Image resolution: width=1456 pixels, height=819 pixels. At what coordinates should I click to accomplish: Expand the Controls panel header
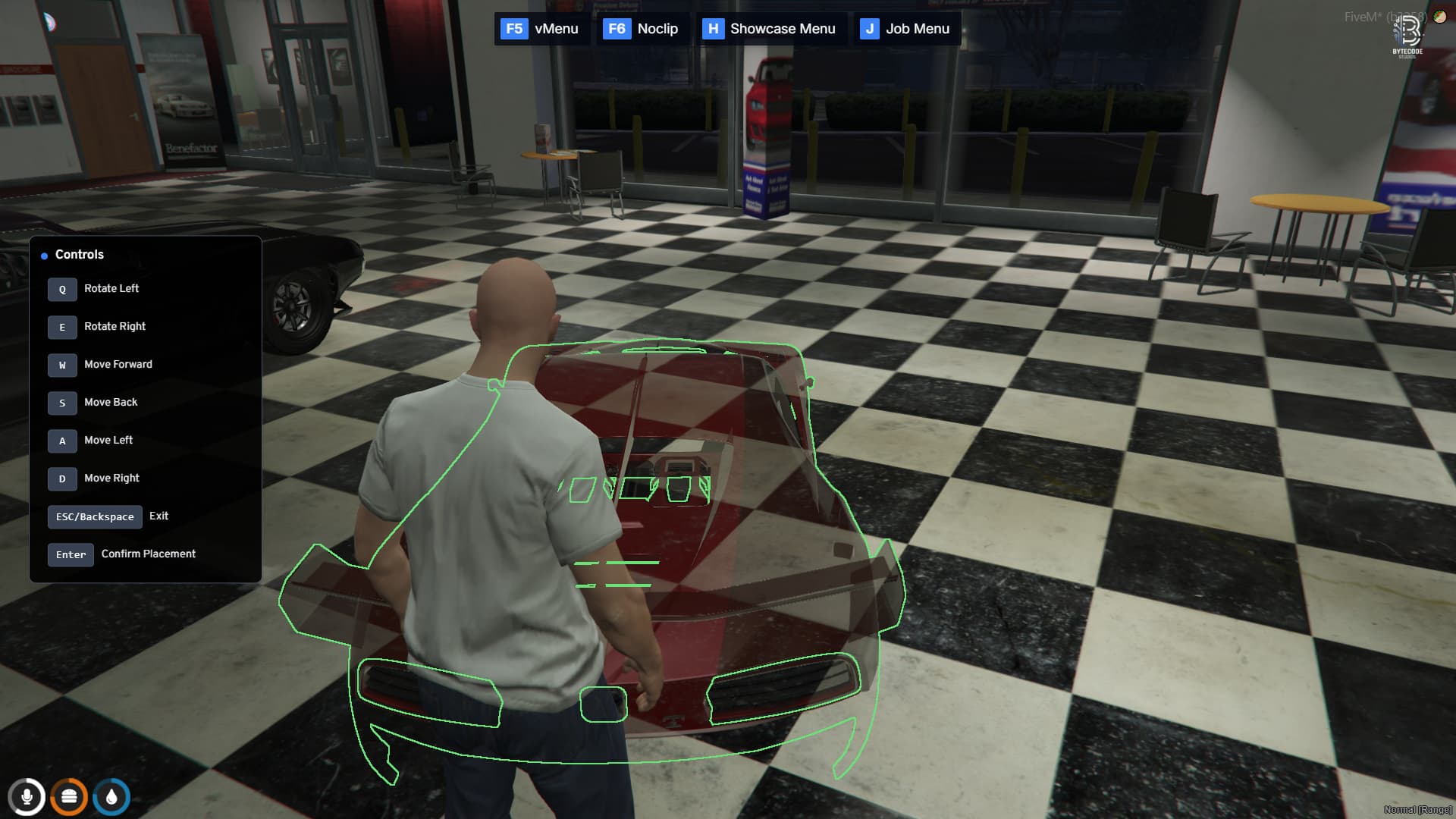[x=80, y=255]
